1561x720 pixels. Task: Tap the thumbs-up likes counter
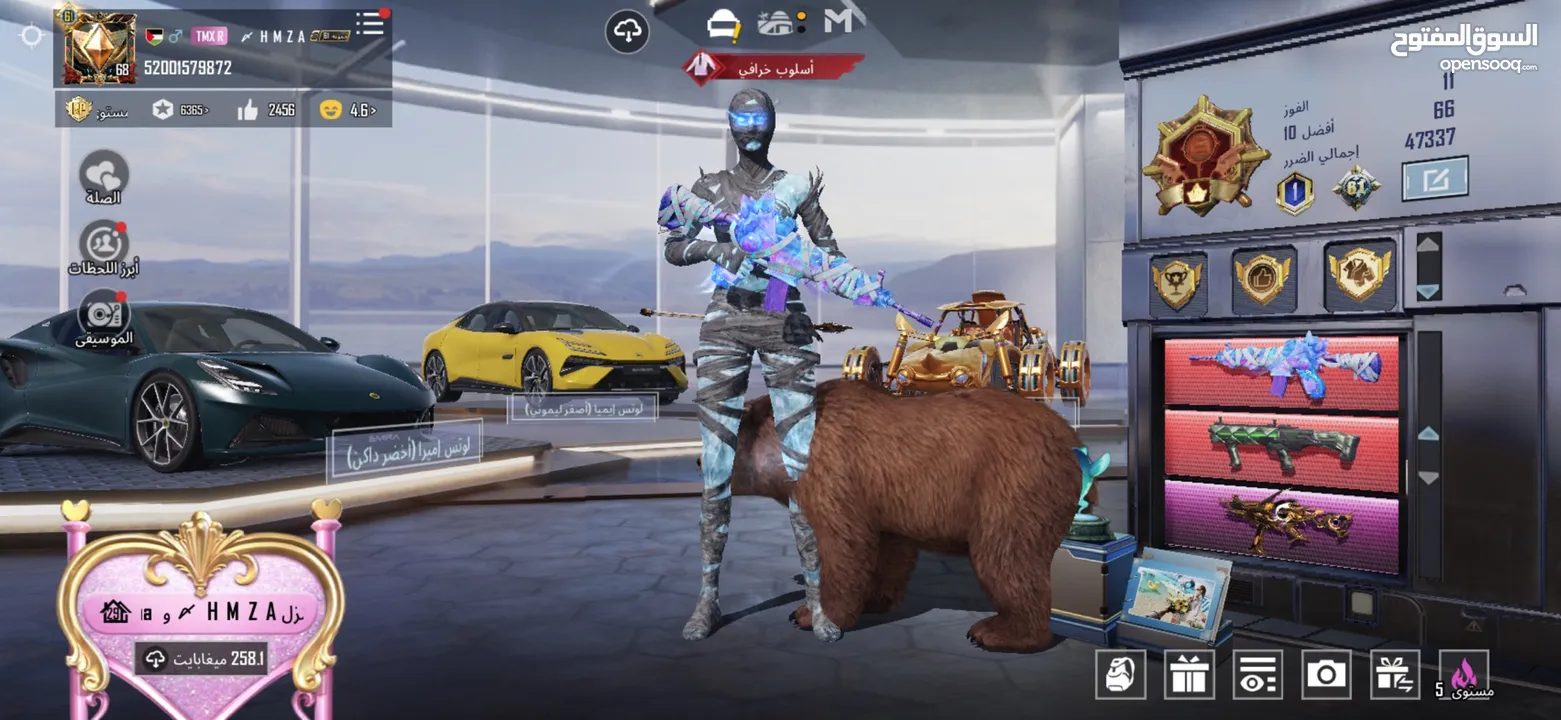[x=266, y=110]
